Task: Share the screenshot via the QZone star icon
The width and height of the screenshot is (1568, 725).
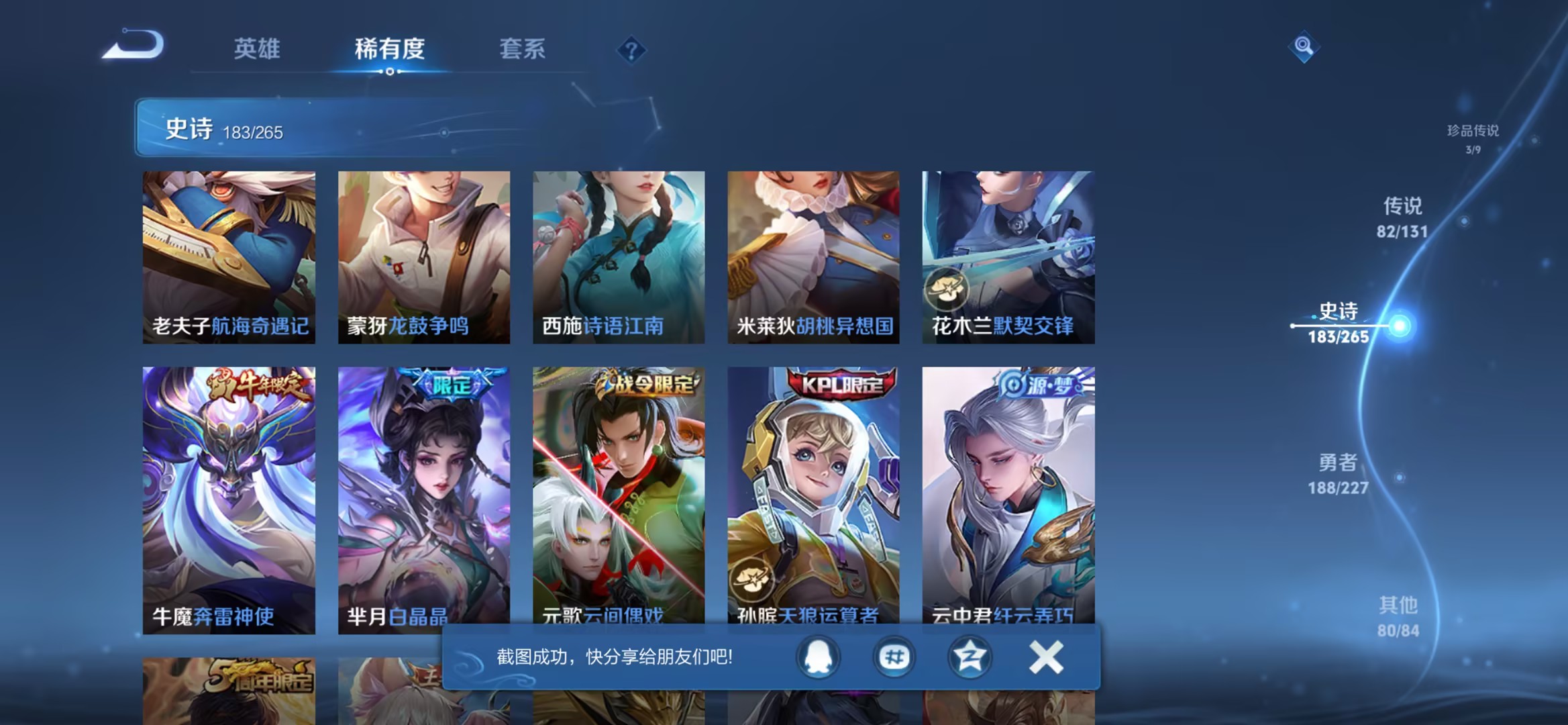Action: (969, 657)
